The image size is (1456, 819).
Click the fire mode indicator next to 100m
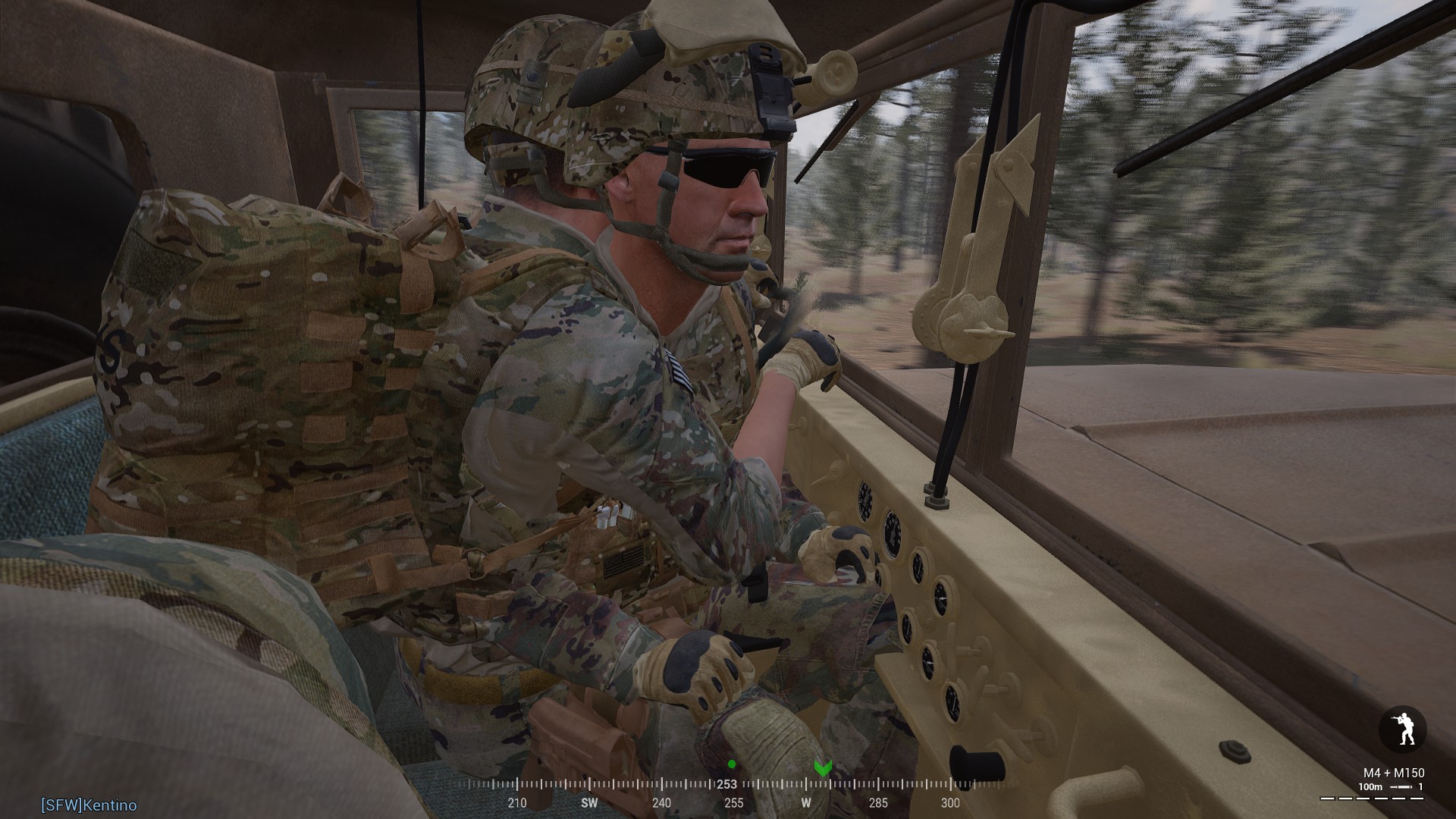tap(1401, 786)
